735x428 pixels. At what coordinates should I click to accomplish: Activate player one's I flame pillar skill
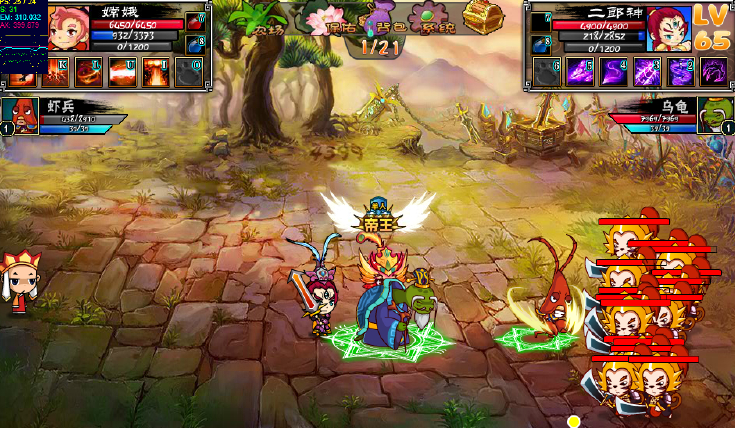(x=156, y=72)
